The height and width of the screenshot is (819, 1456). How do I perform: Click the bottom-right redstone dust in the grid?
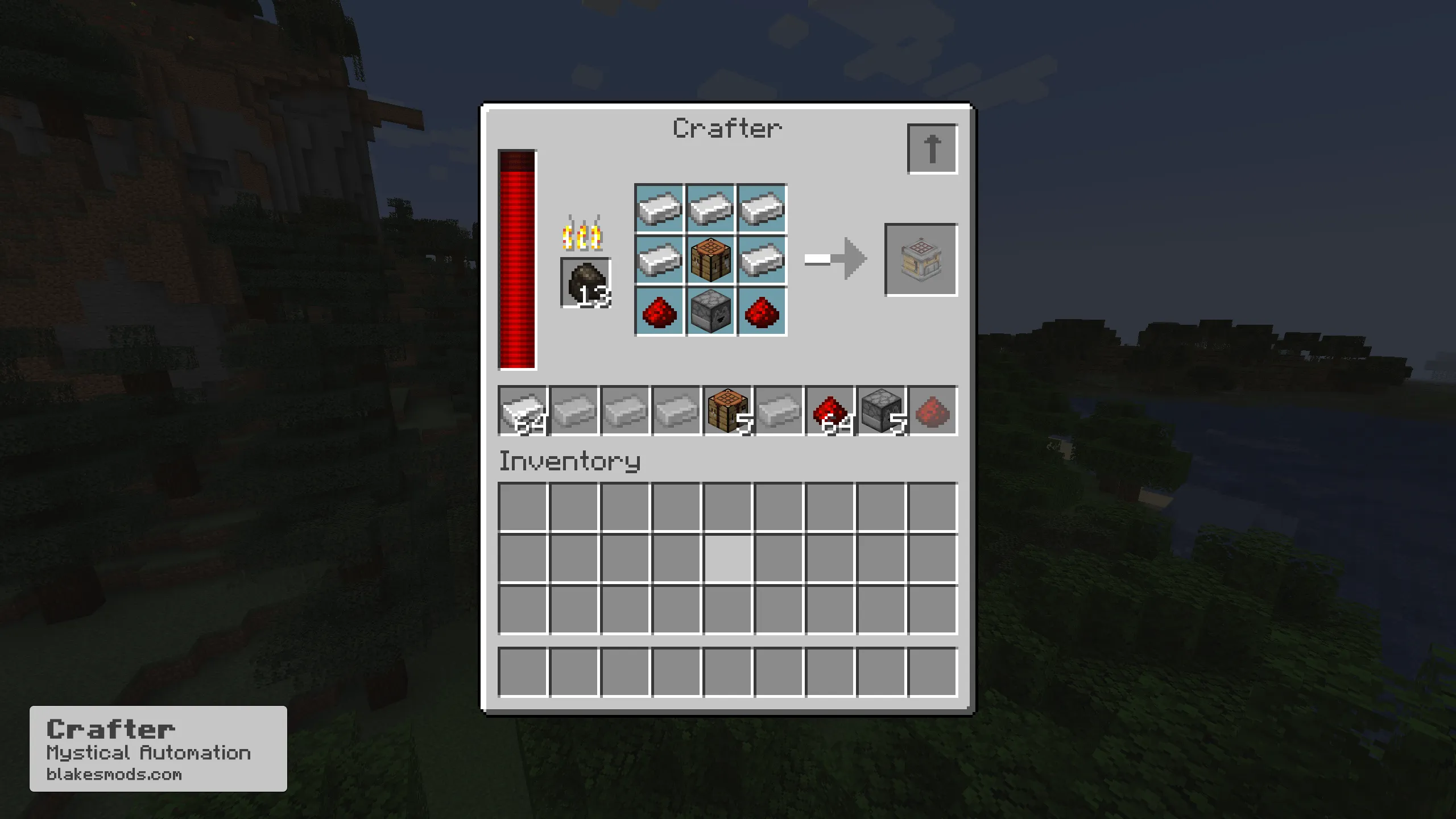click(762, 311)
